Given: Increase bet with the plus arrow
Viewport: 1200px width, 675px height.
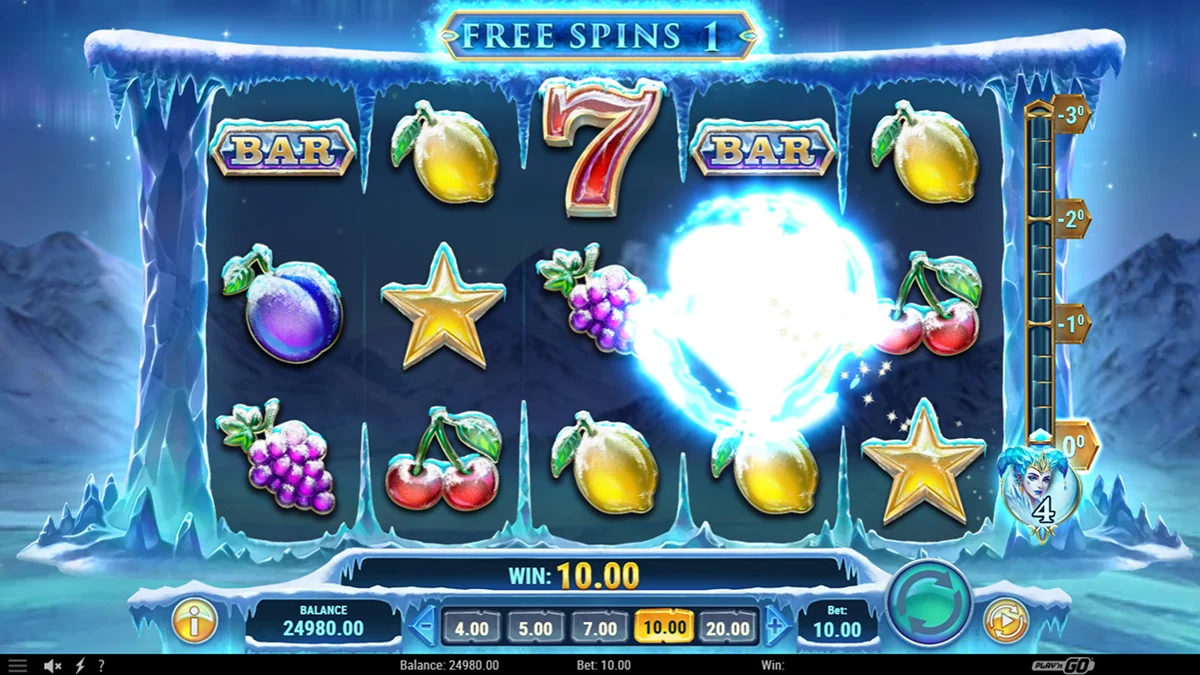Looking at the screenshot, I should tap(776, 628).
